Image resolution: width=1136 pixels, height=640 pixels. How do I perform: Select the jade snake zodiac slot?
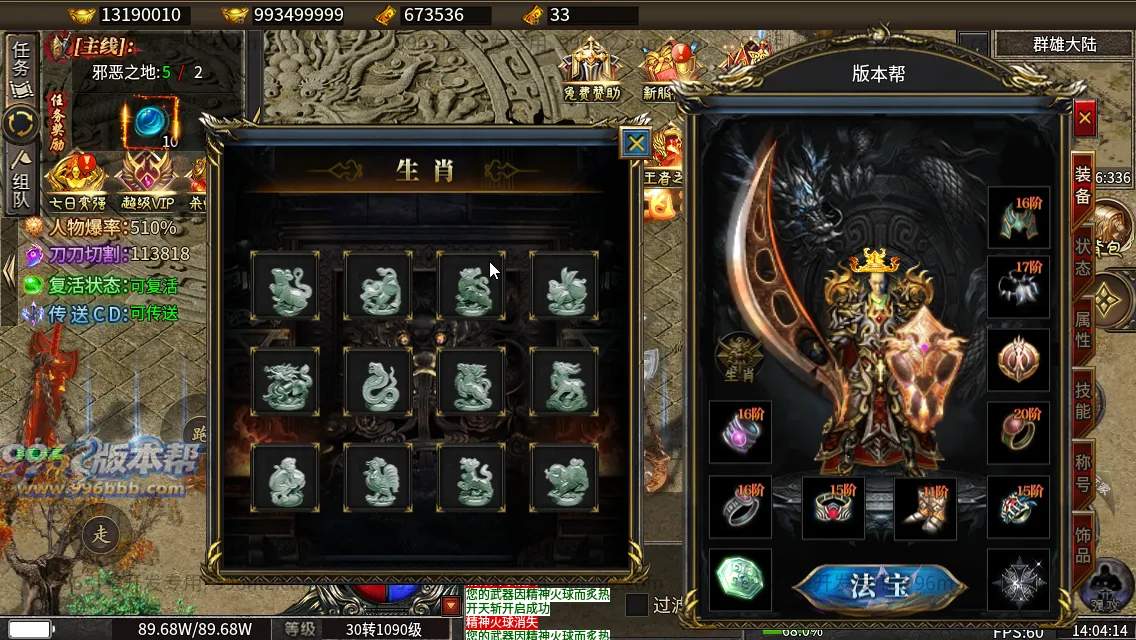tap(378, 381)
